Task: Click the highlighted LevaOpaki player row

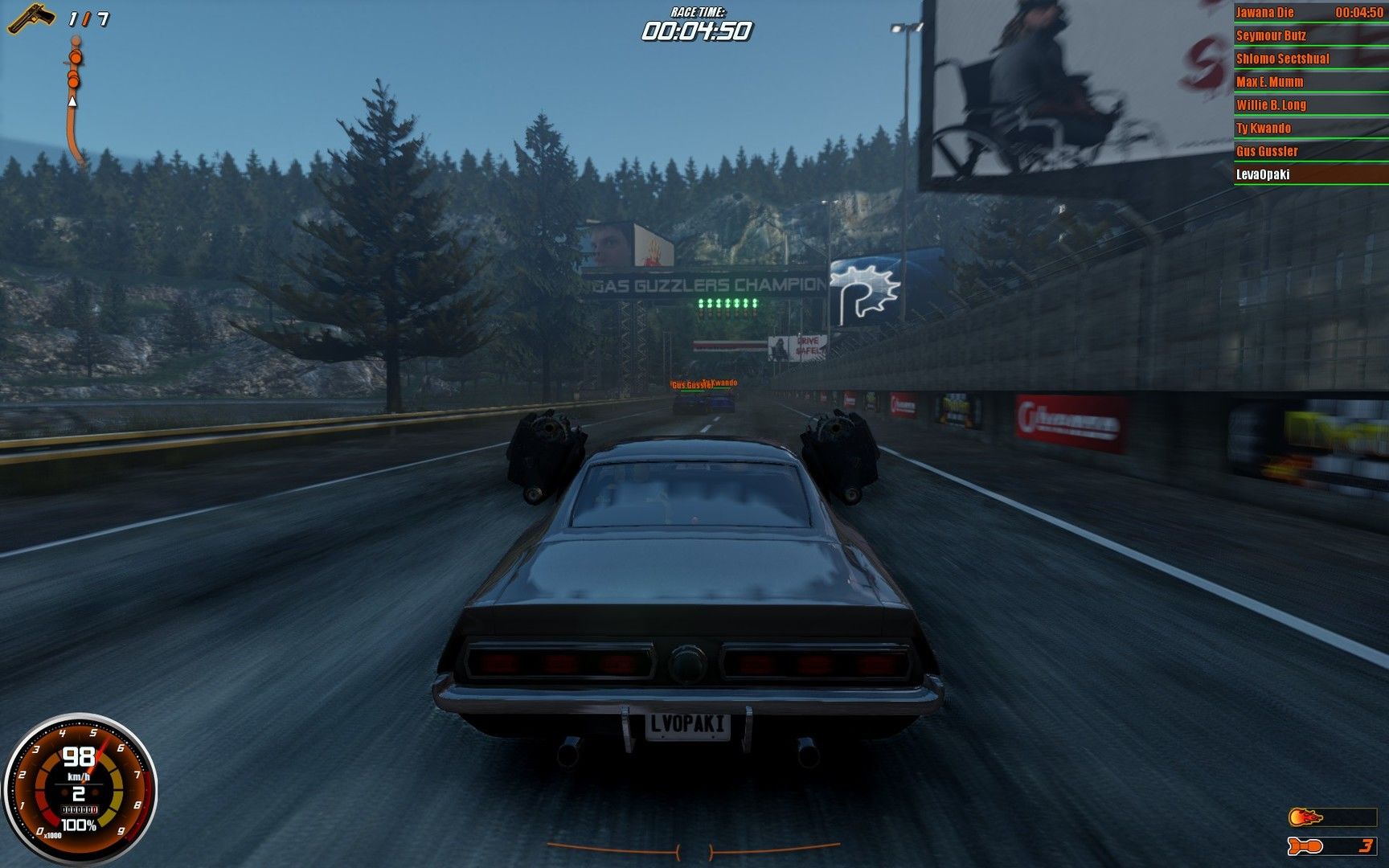Action: click(1310, 174)
